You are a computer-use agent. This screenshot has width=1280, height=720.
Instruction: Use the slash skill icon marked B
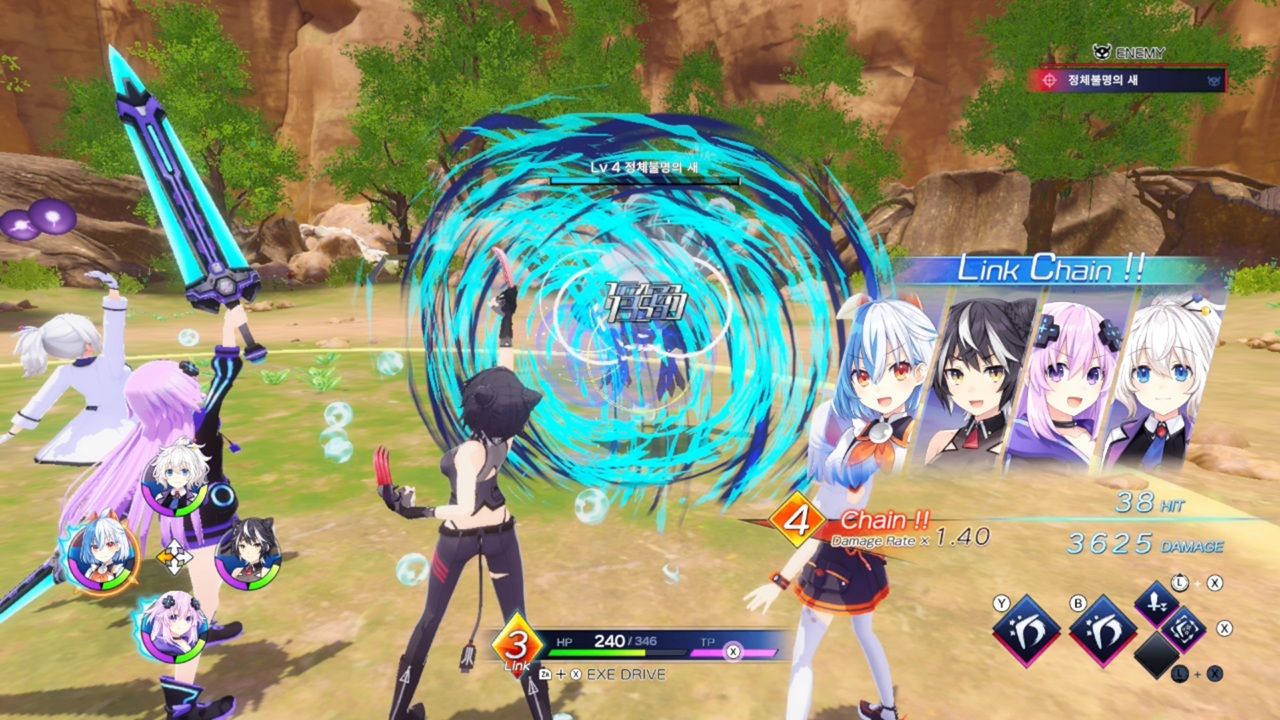[1102, 631]
